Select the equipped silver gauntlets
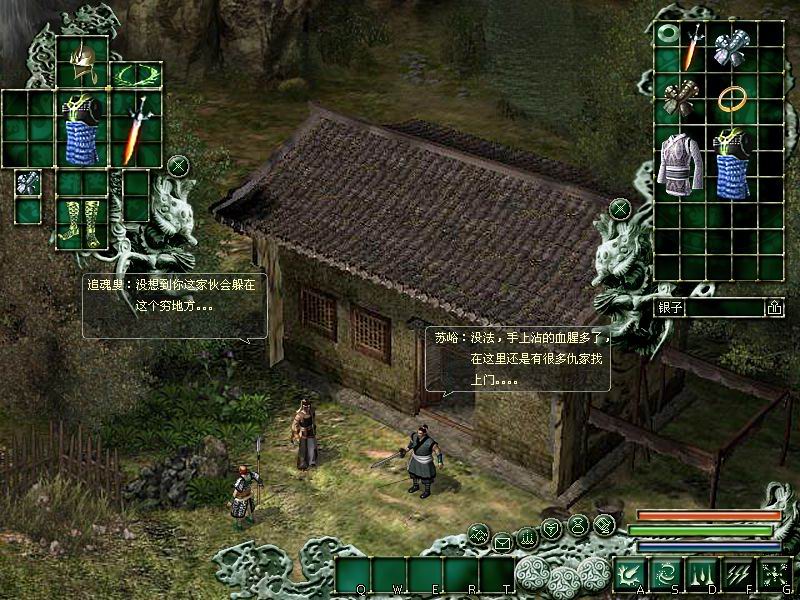Image resolution: width=800 pixels, height=600 pixels. tap(28, 183)
